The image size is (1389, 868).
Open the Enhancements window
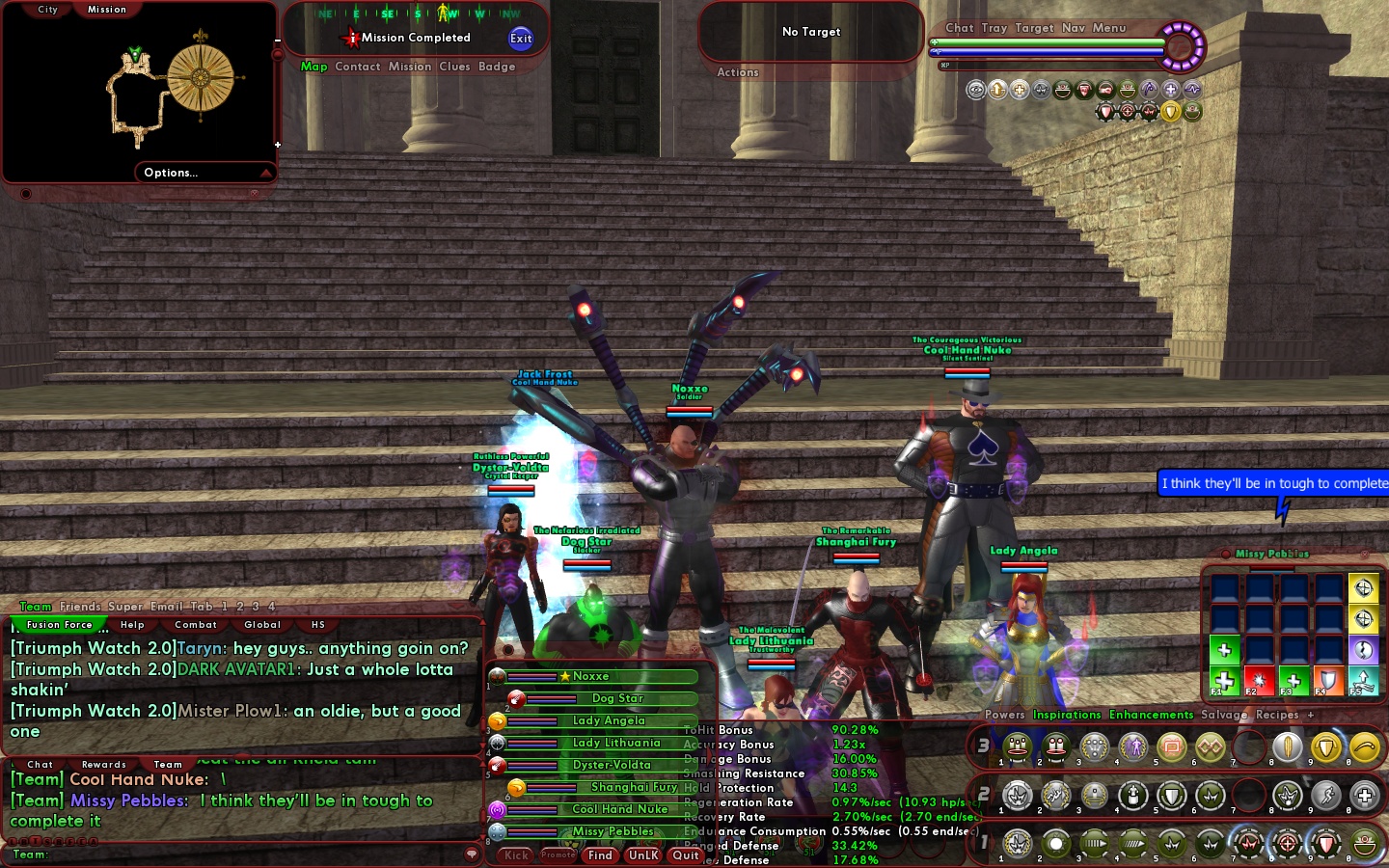[x=1151, y=715]
